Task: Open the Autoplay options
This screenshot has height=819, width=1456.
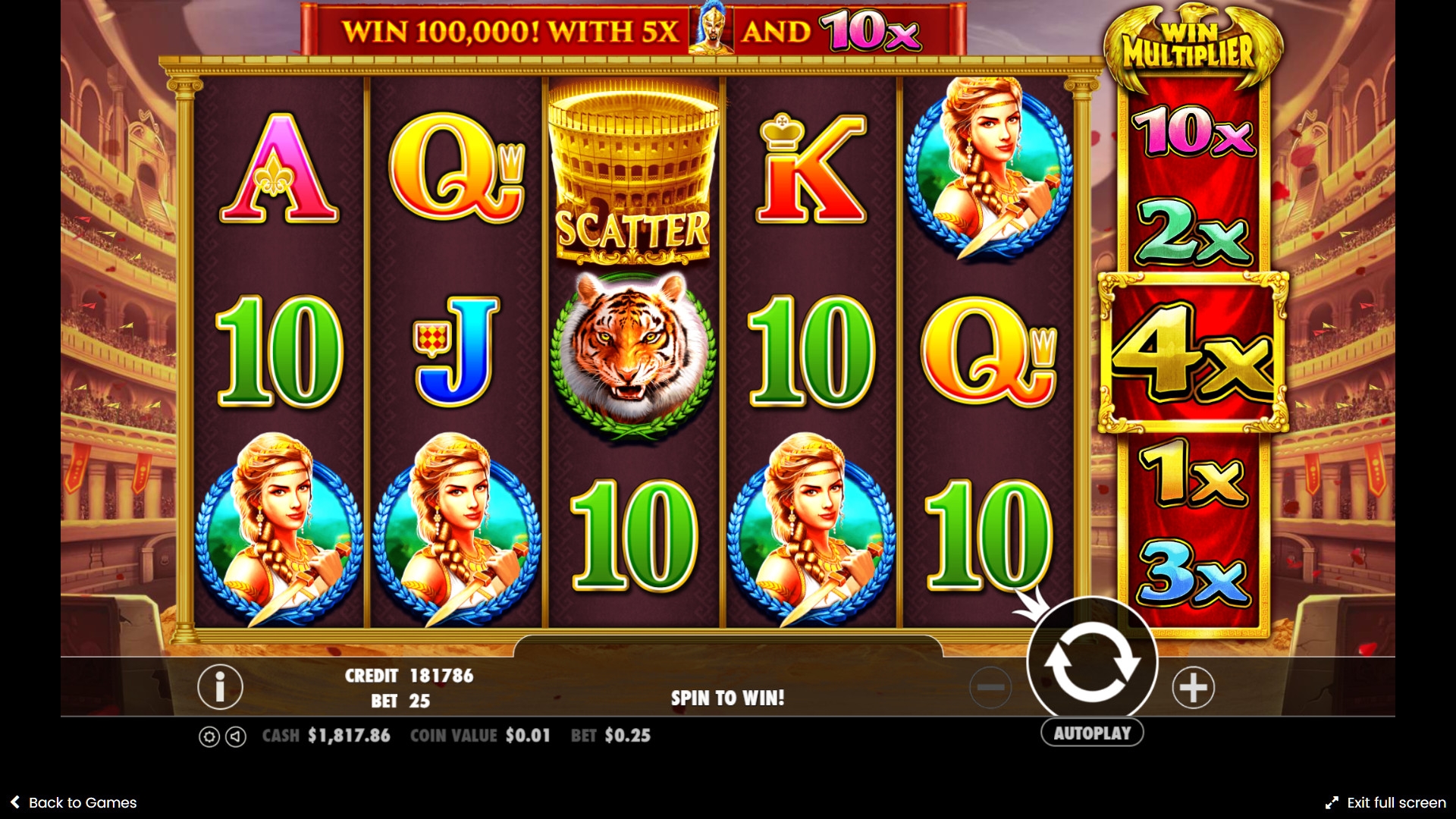Action: coord(1091,733)
